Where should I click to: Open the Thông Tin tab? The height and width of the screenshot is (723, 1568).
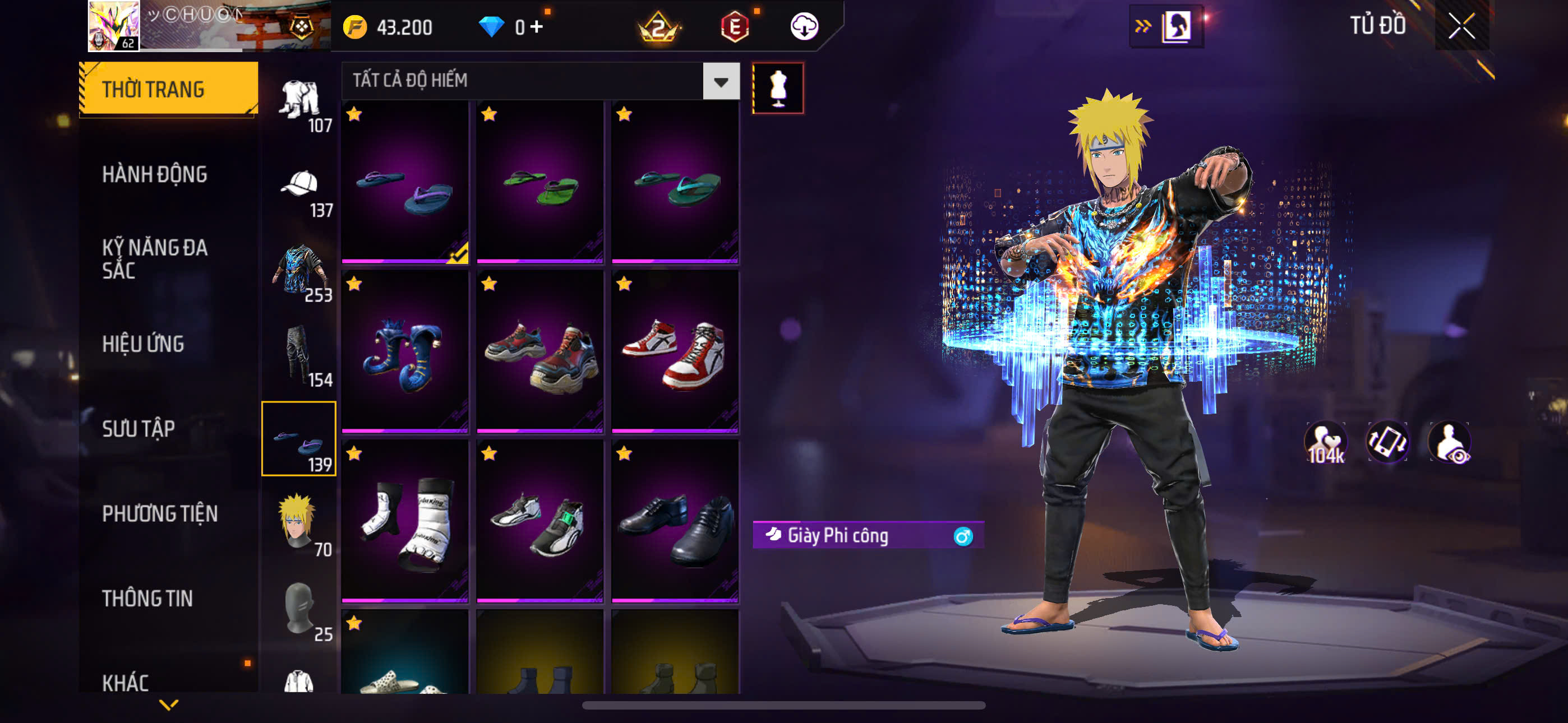point(147,598)
